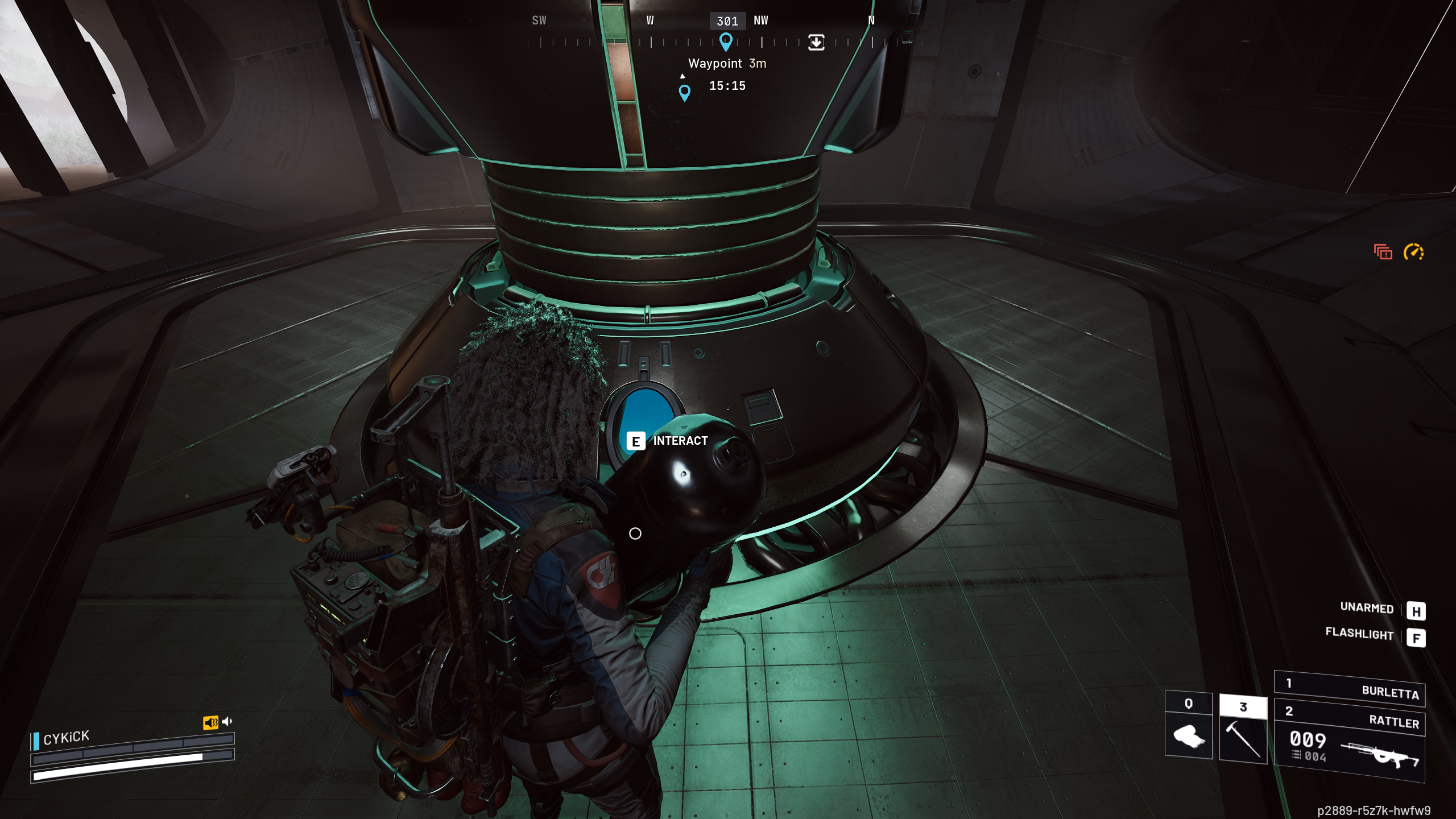The height and width of the screenshot is (819, 1456).
Task: Click the red network warning icon
Action: coord(1383,252)
